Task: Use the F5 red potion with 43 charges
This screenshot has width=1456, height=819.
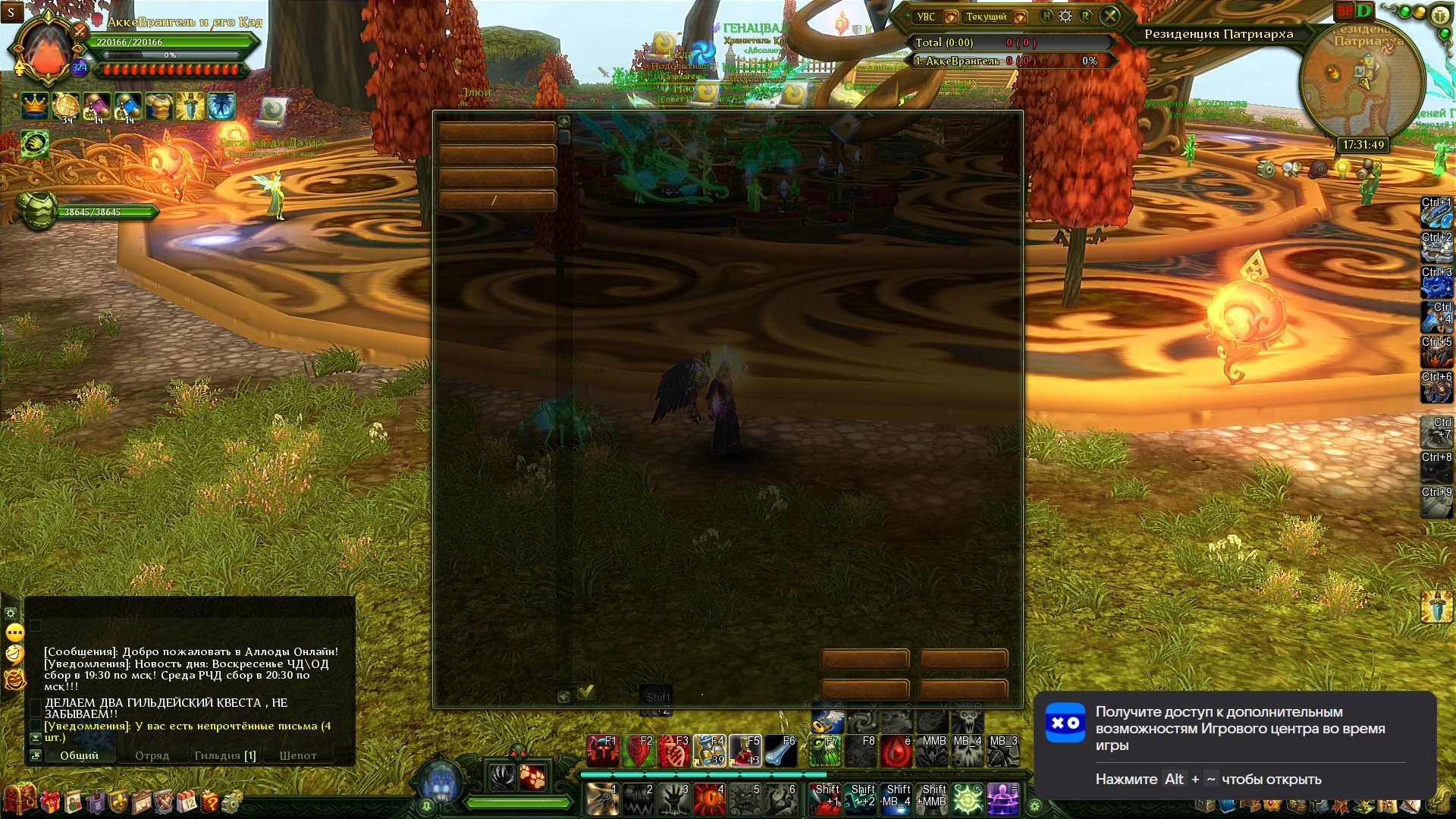Action: point(745,751)
